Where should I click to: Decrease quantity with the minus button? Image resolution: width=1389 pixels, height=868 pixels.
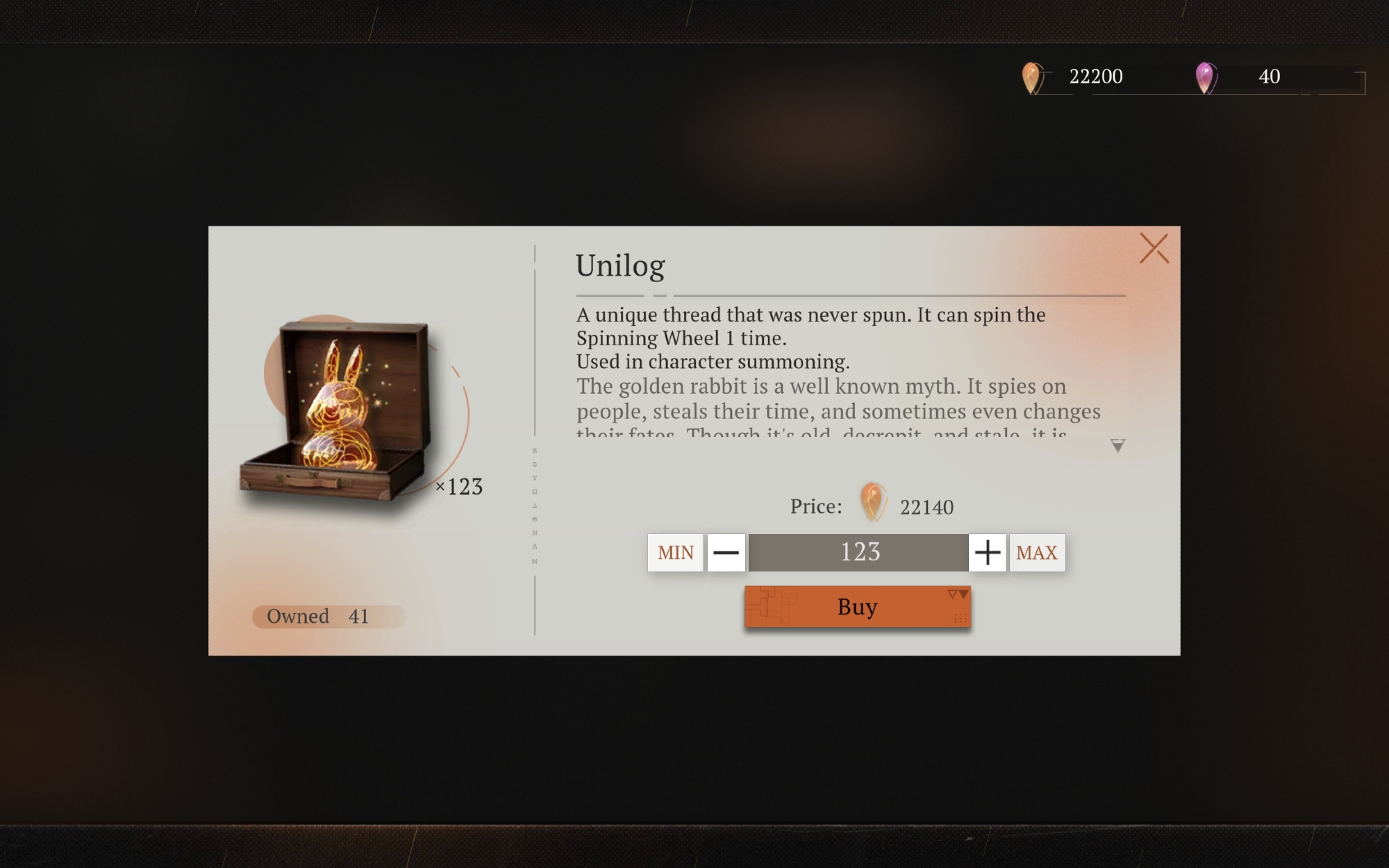click(x=726, y=553)
